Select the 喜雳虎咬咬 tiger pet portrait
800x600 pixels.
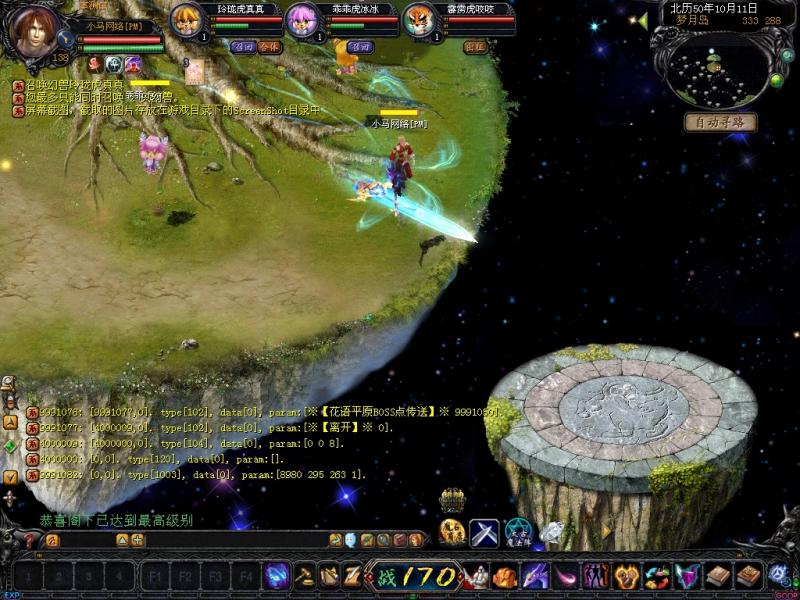click(x=419, y=21)
